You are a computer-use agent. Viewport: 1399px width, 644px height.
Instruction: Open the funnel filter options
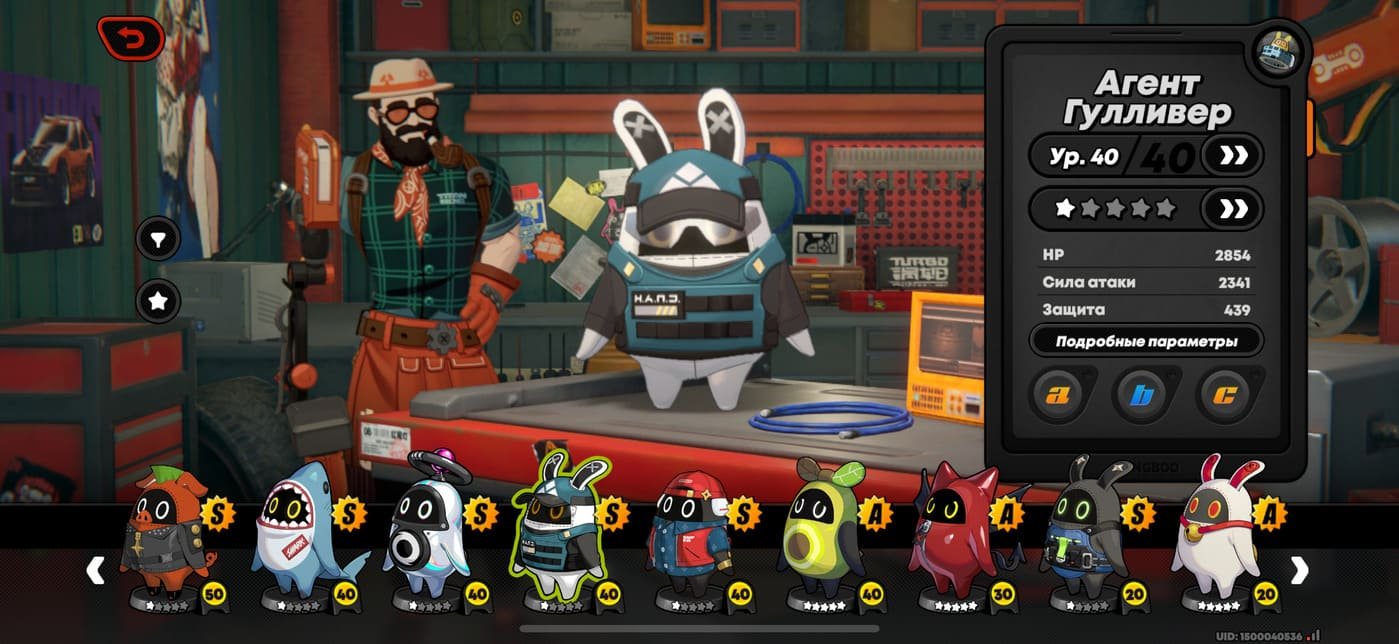coord(158,239)
